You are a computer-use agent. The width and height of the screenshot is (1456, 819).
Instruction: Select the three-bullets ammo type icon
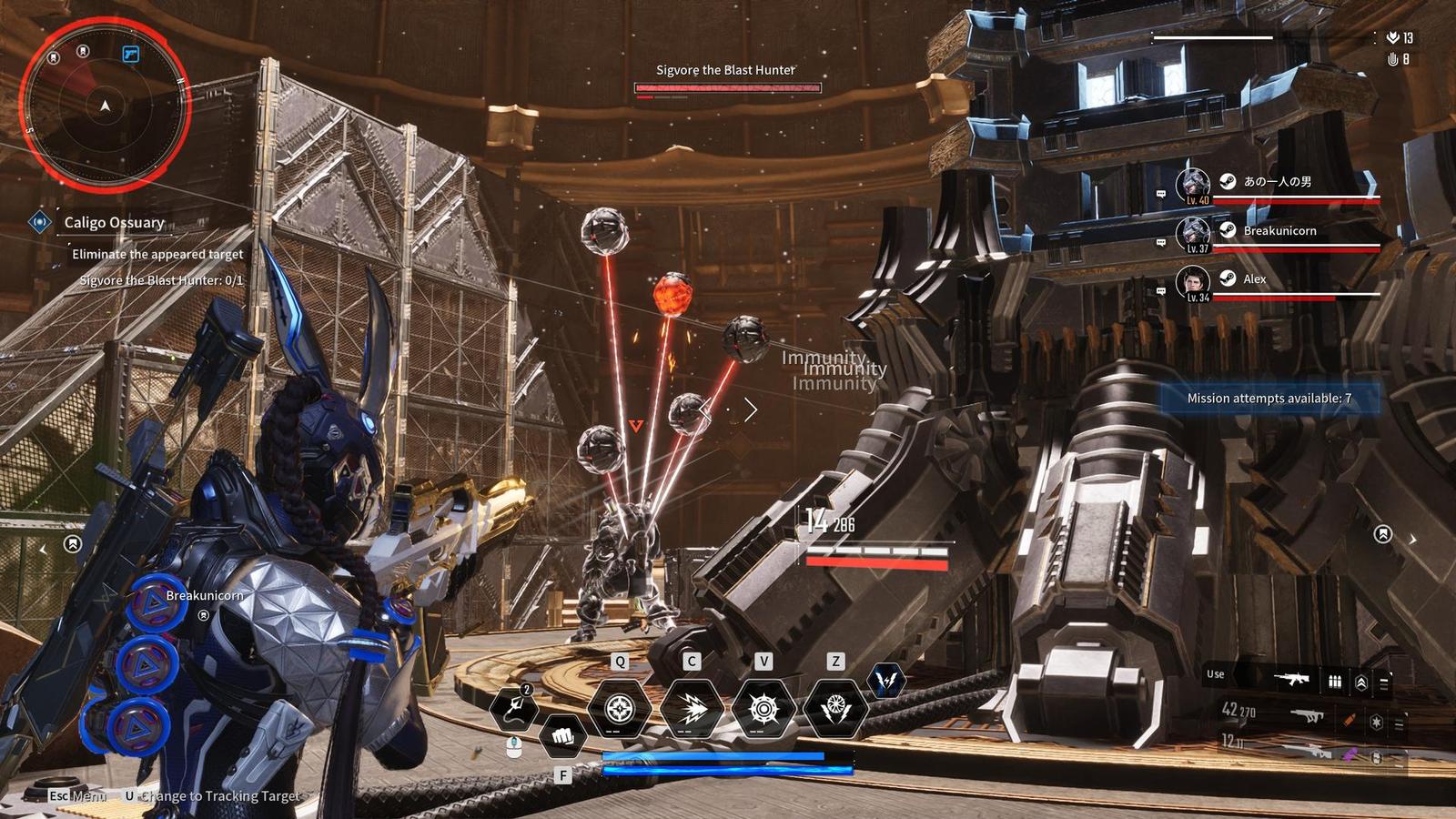click(1335, 681)
